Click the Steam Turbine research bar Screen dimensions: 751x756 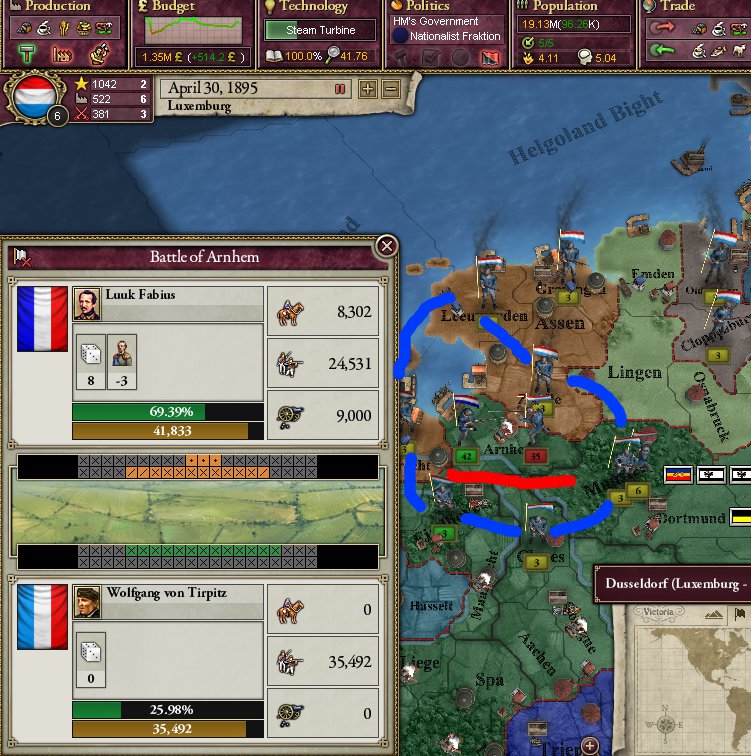click(x=320, y=30)
